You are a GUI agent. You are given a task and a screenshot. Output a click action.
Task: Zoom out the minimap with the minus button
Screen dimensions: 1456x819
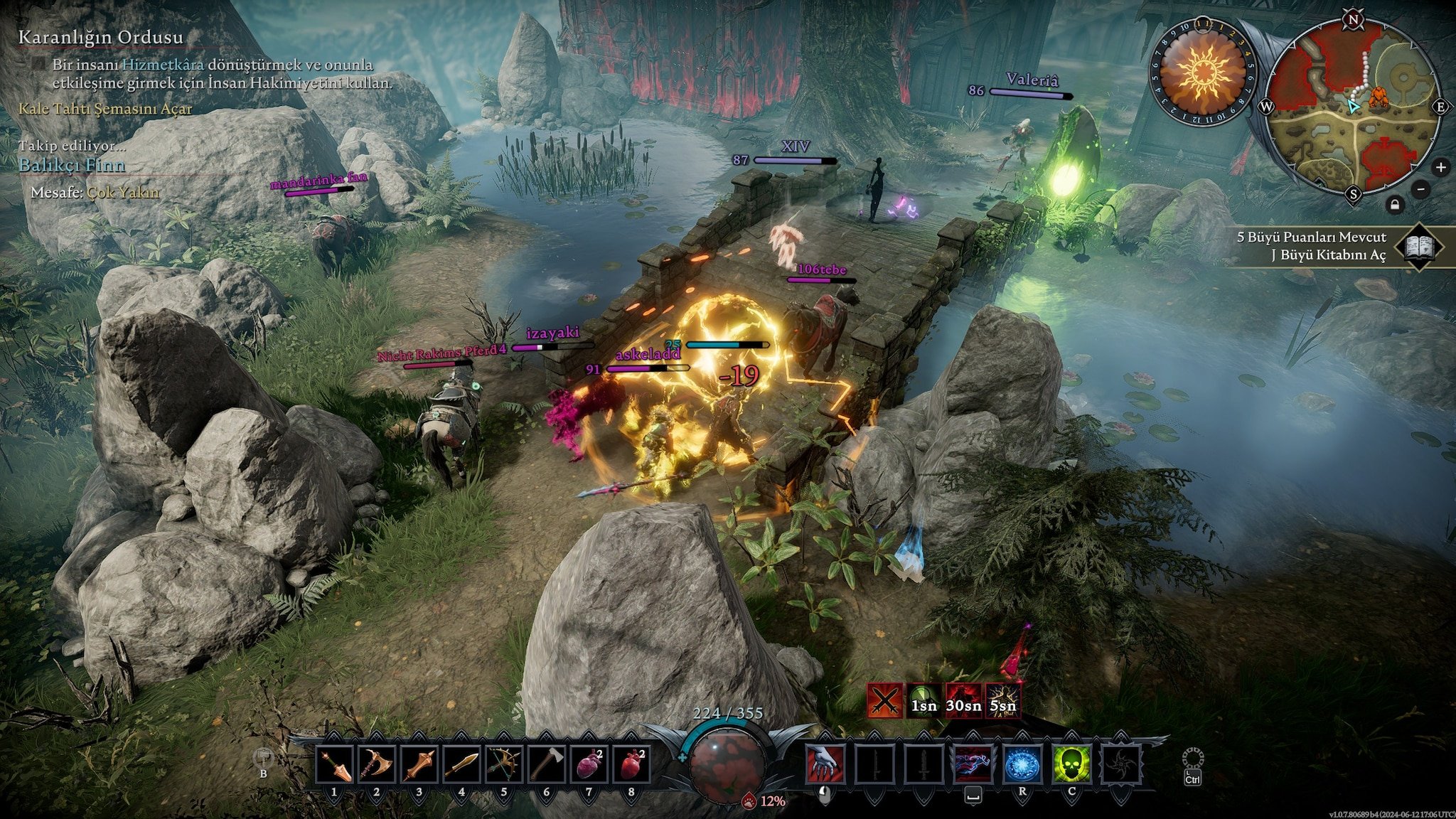[1420, 189]
